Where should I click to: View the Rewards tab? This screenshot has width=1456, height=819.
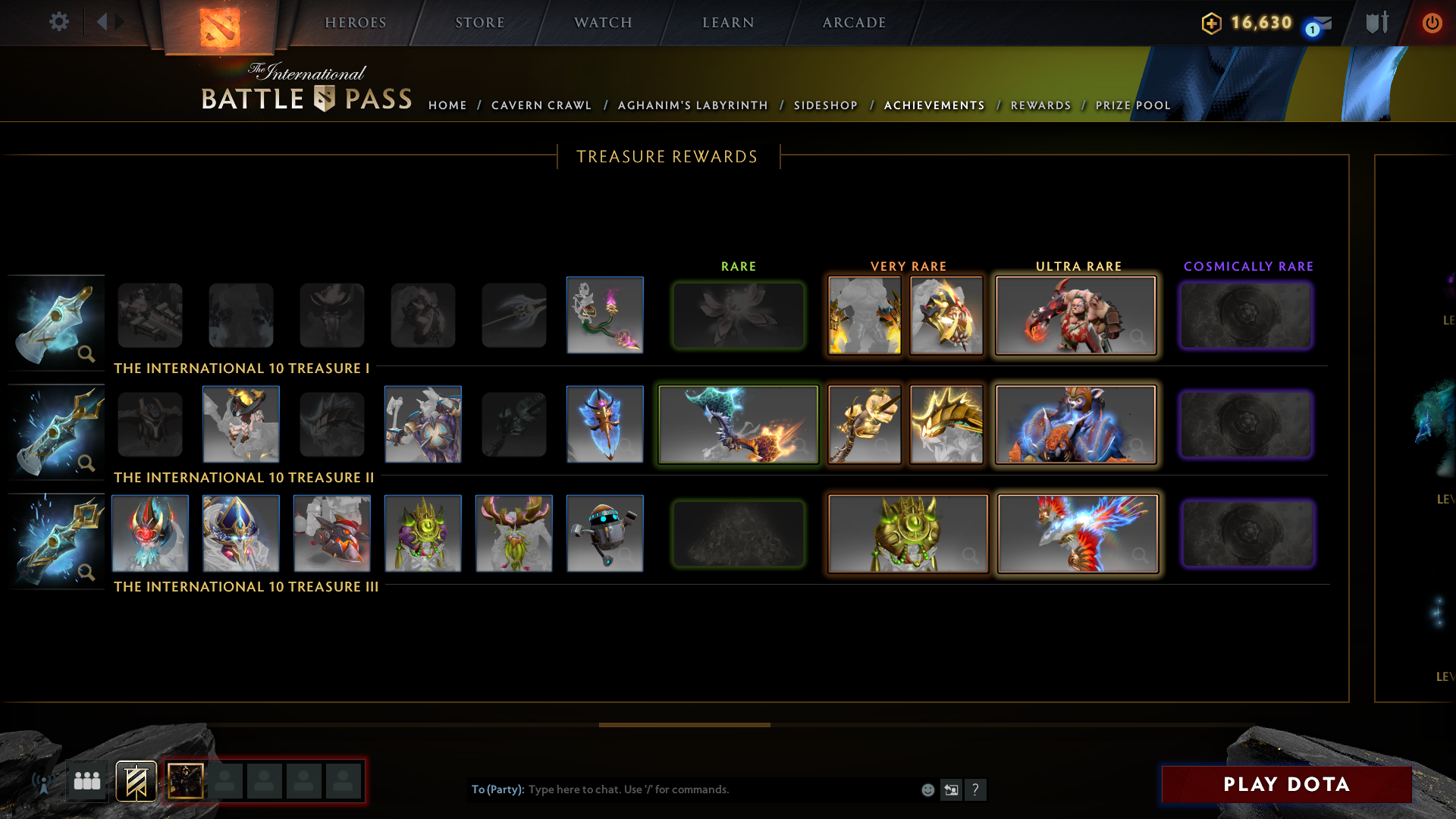[1040, 105]
